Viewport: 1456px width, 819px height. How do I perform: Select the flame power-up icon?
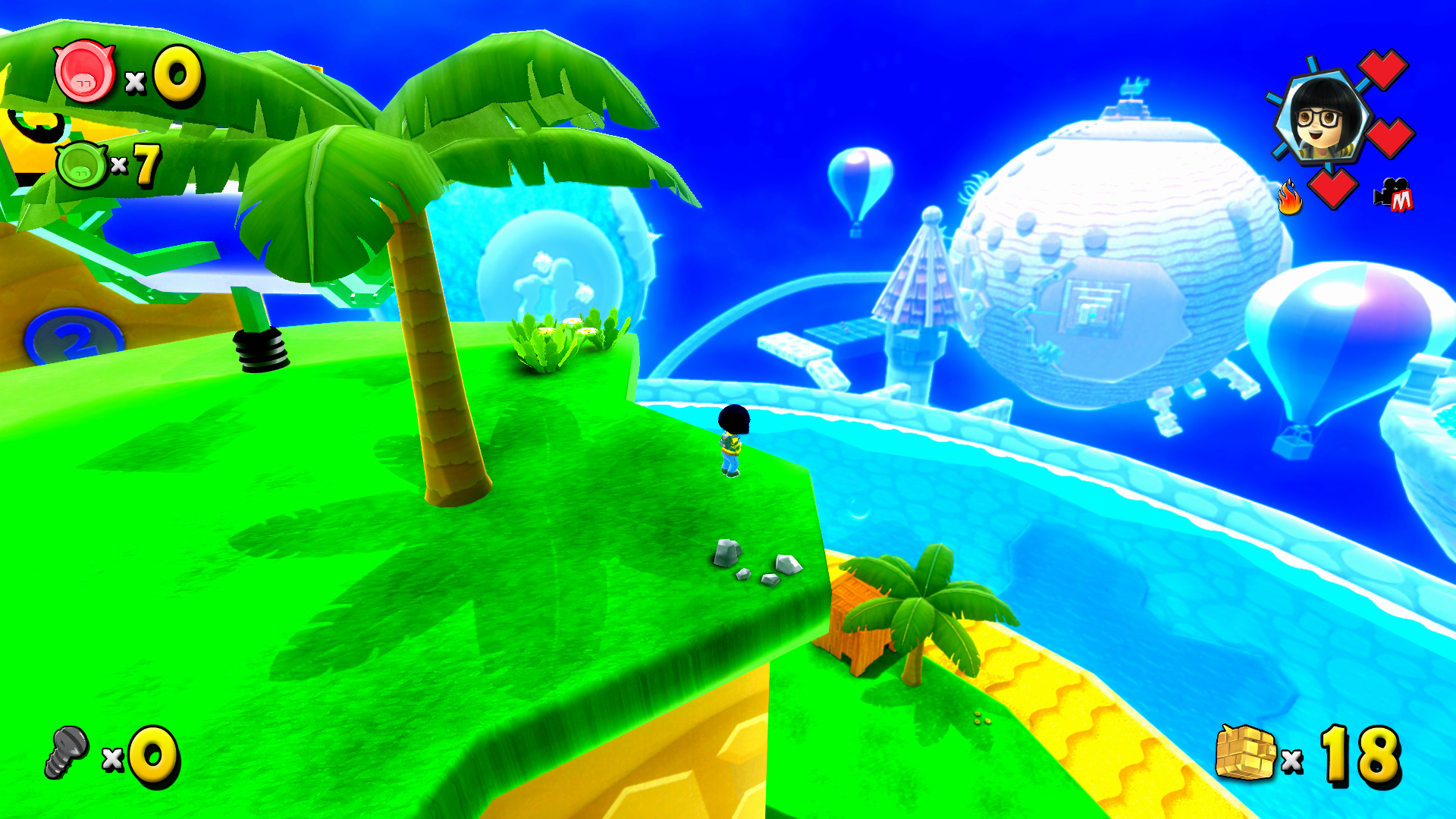(x=1291, y=196)
